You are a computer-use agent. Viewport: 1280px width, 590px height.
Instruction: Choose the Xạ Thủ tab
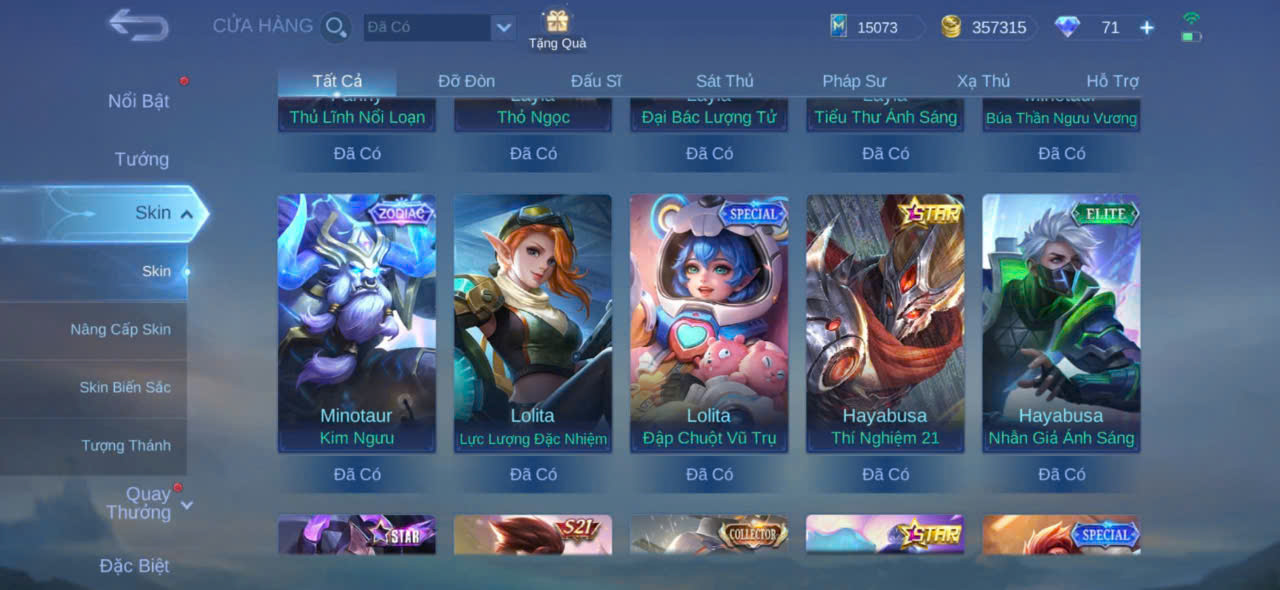pos(983,81)
